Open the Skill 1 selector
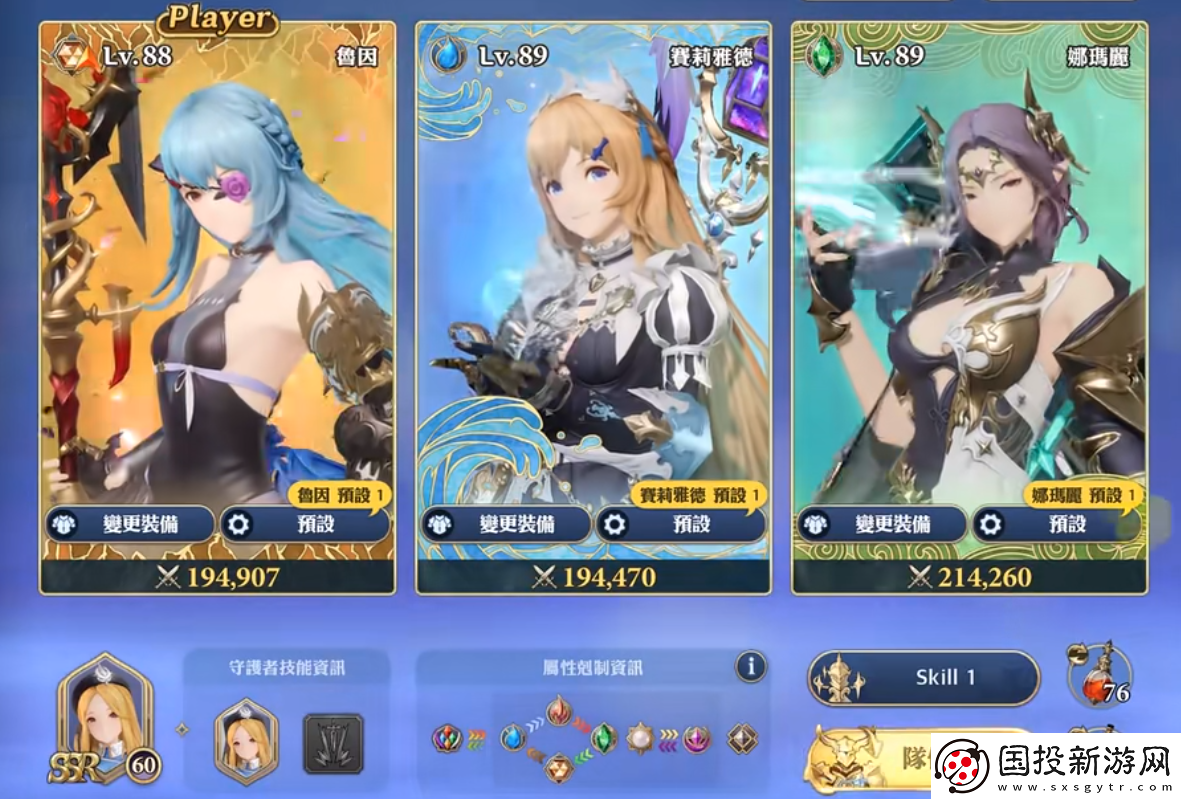 (923, 678)
